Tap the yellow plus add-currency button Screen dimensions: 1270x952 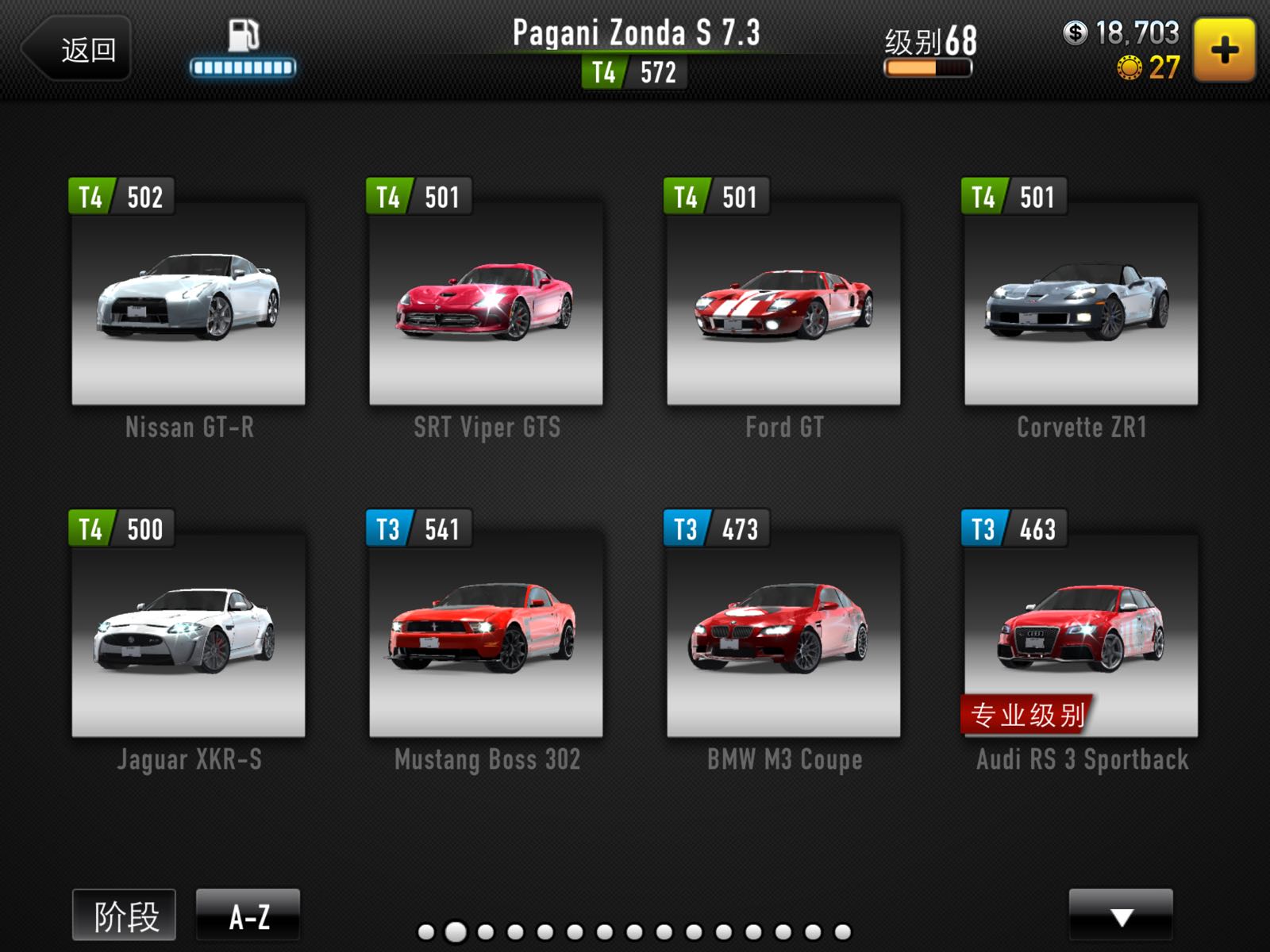tap(1224, 51)
